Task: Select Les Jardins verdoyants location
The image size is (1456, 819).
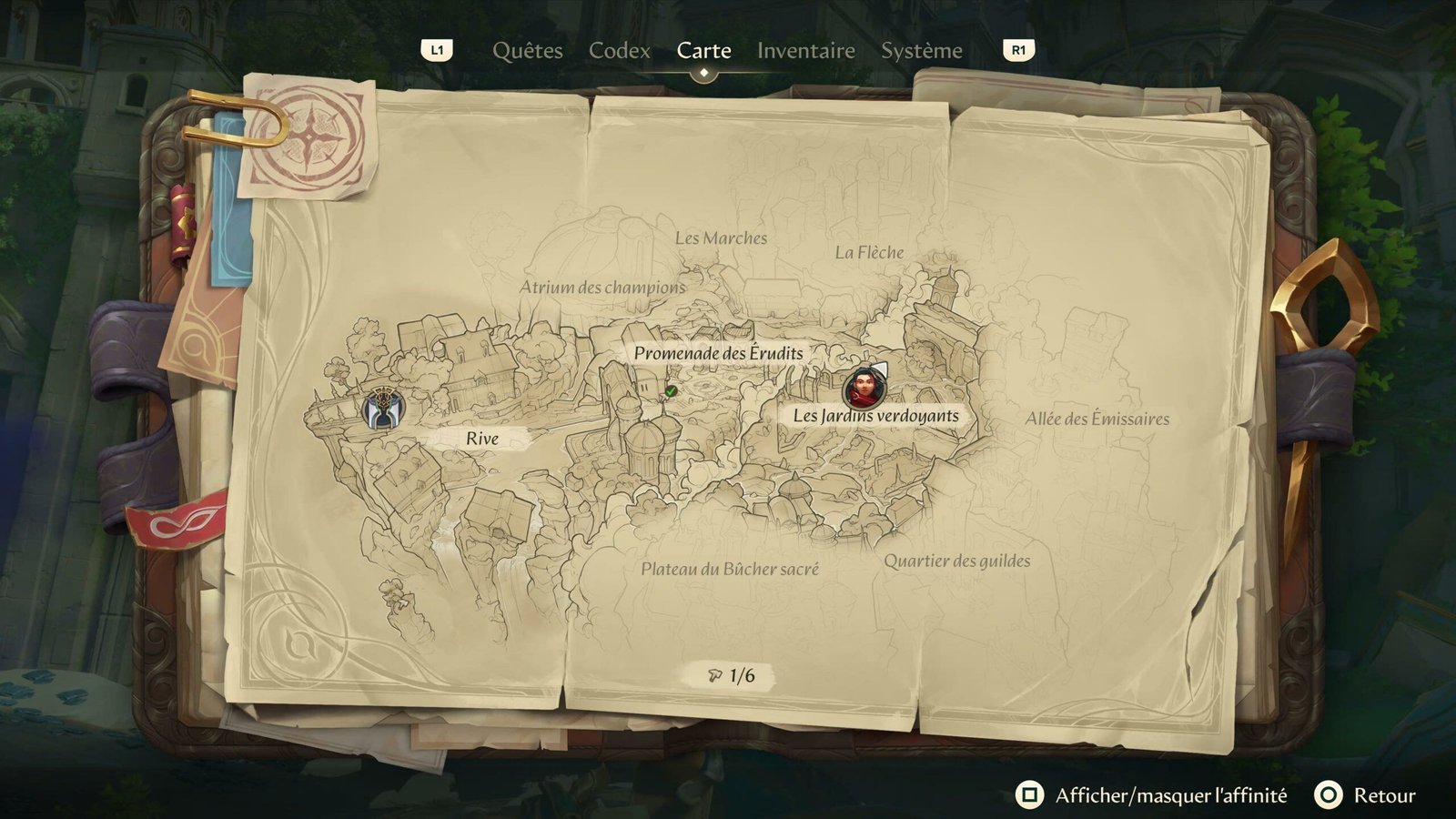Action: pyautogui.click(x=875, y=416)
